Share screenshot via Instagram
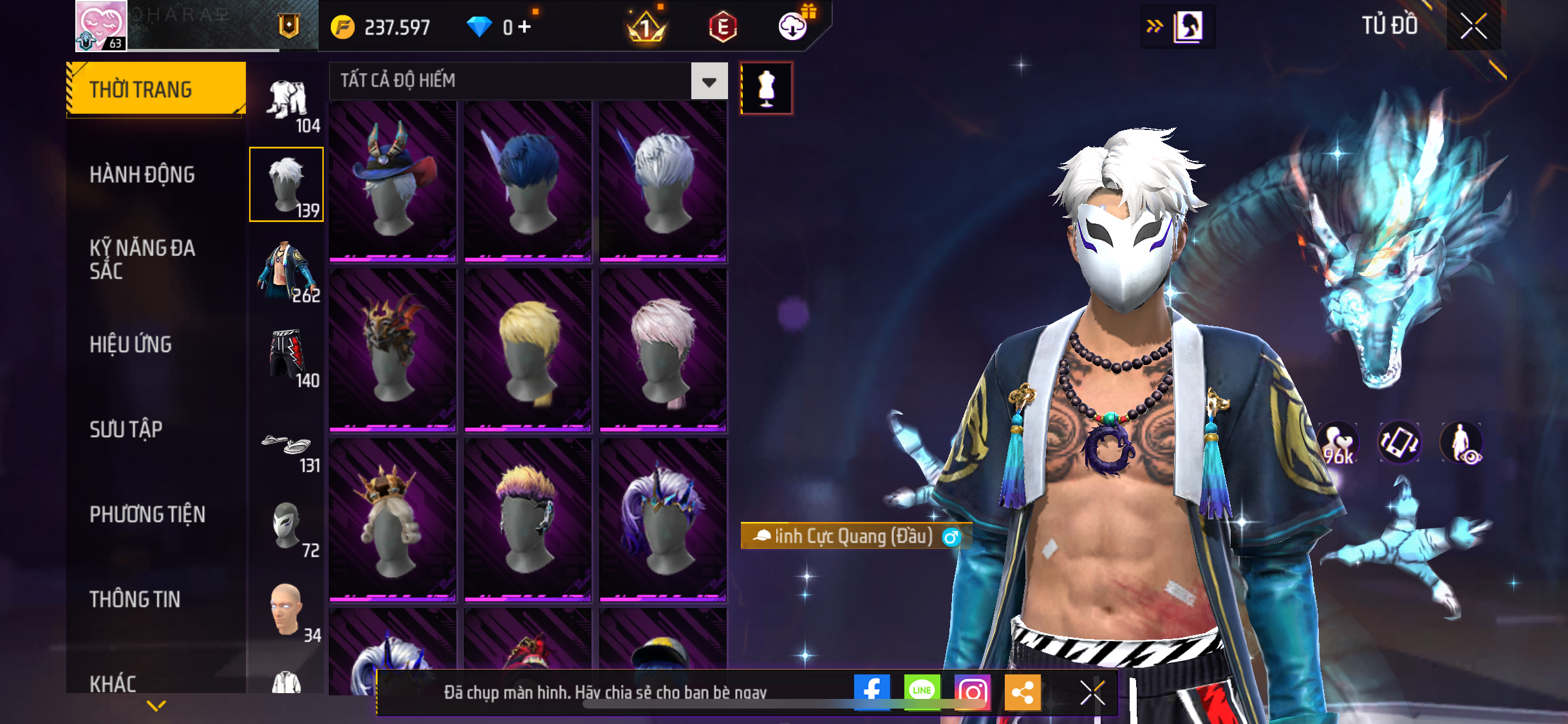This screenshot has height=724, width=1568. [972, 692]
